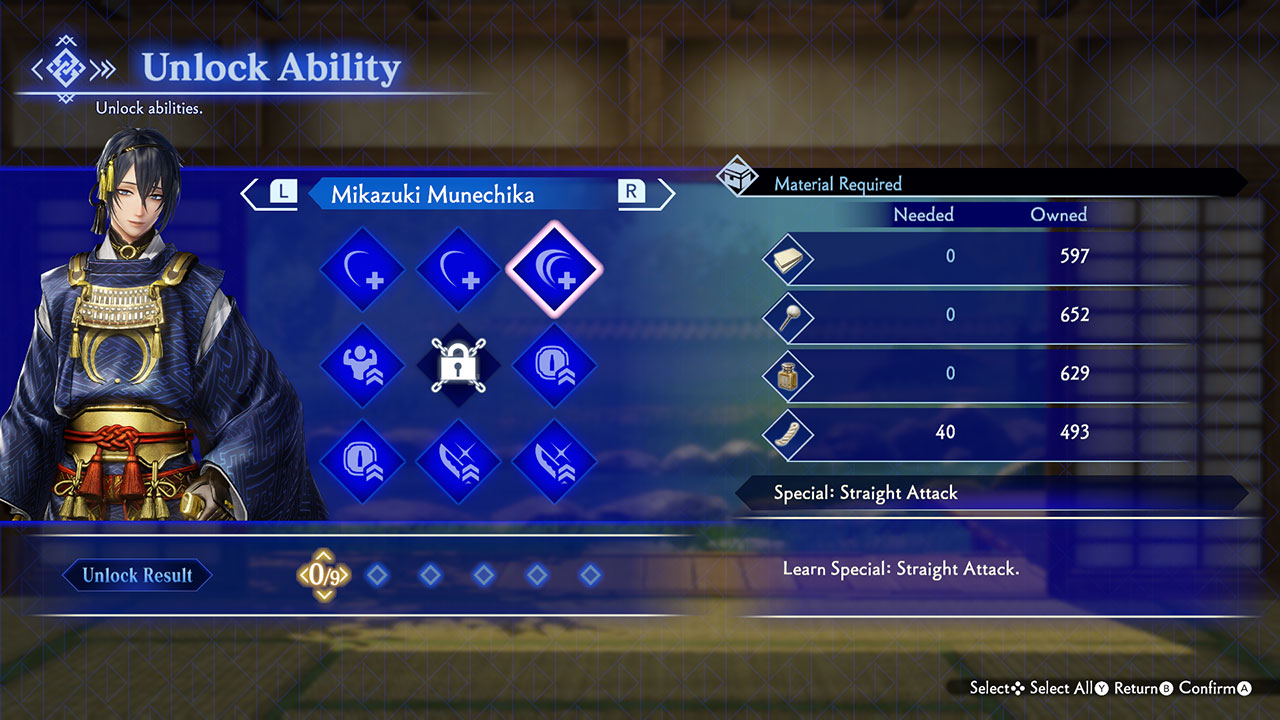1280x720 pixels.
Task: Switch to next character with right chevron
Action: tap(662, 194)
